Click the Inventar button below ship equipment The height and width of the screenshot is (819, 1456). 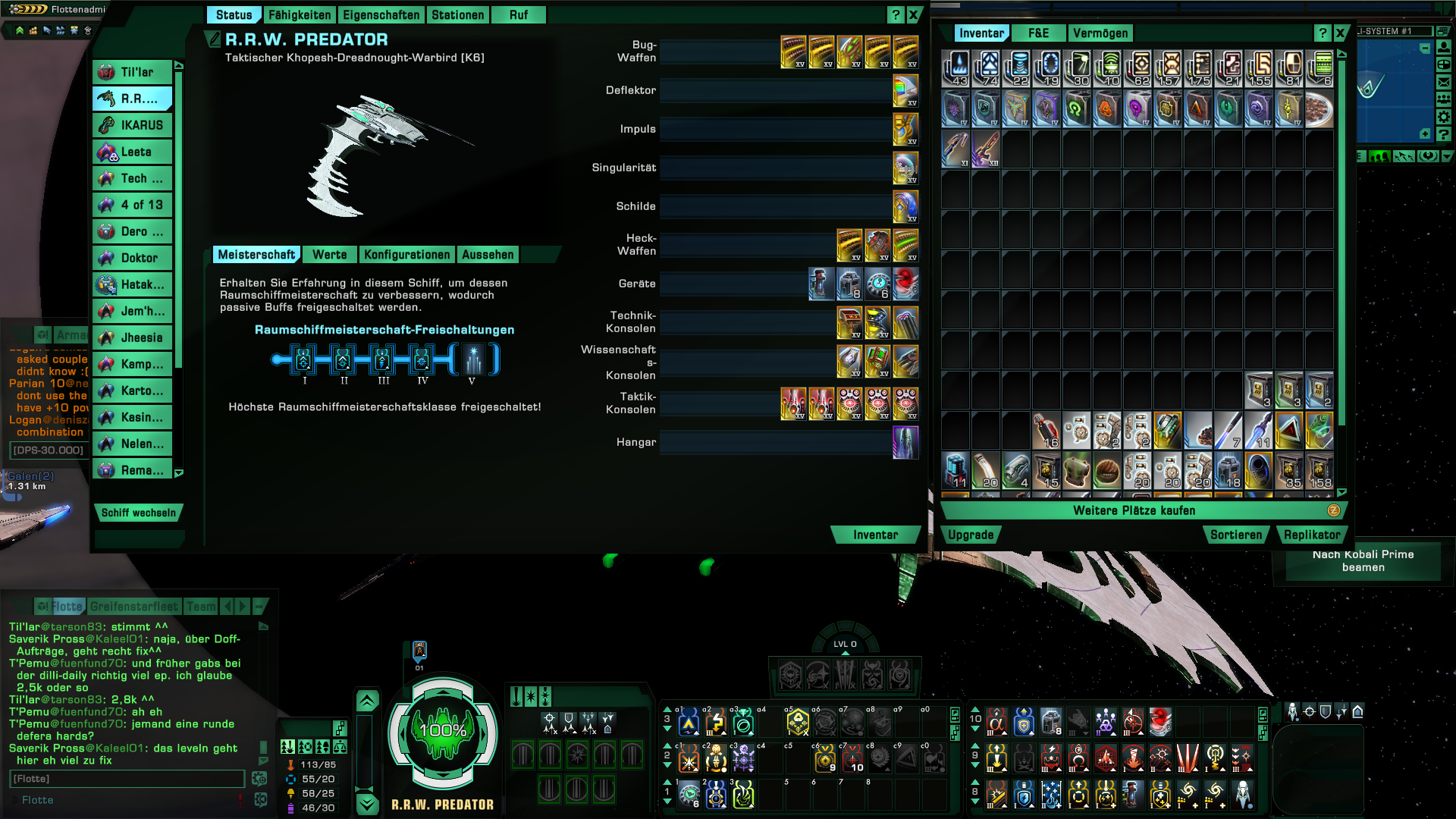click(x=875, y=535)
